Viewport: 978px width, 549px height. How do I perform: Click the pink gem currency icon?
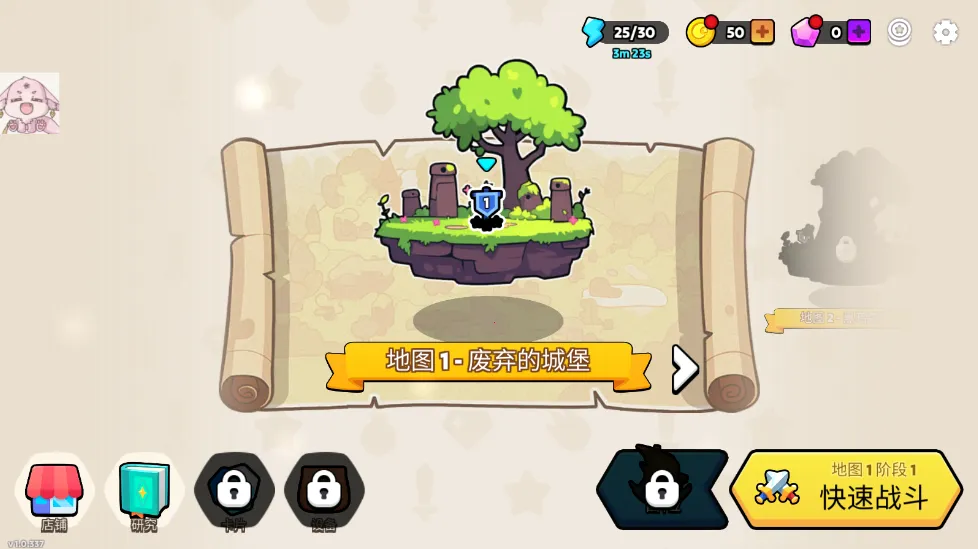(805, 32)
